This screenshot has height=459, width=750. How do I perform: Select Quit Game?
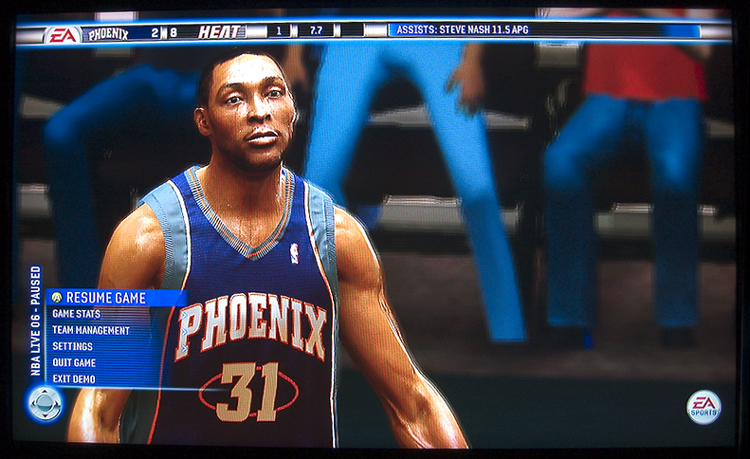click(74, 362)
